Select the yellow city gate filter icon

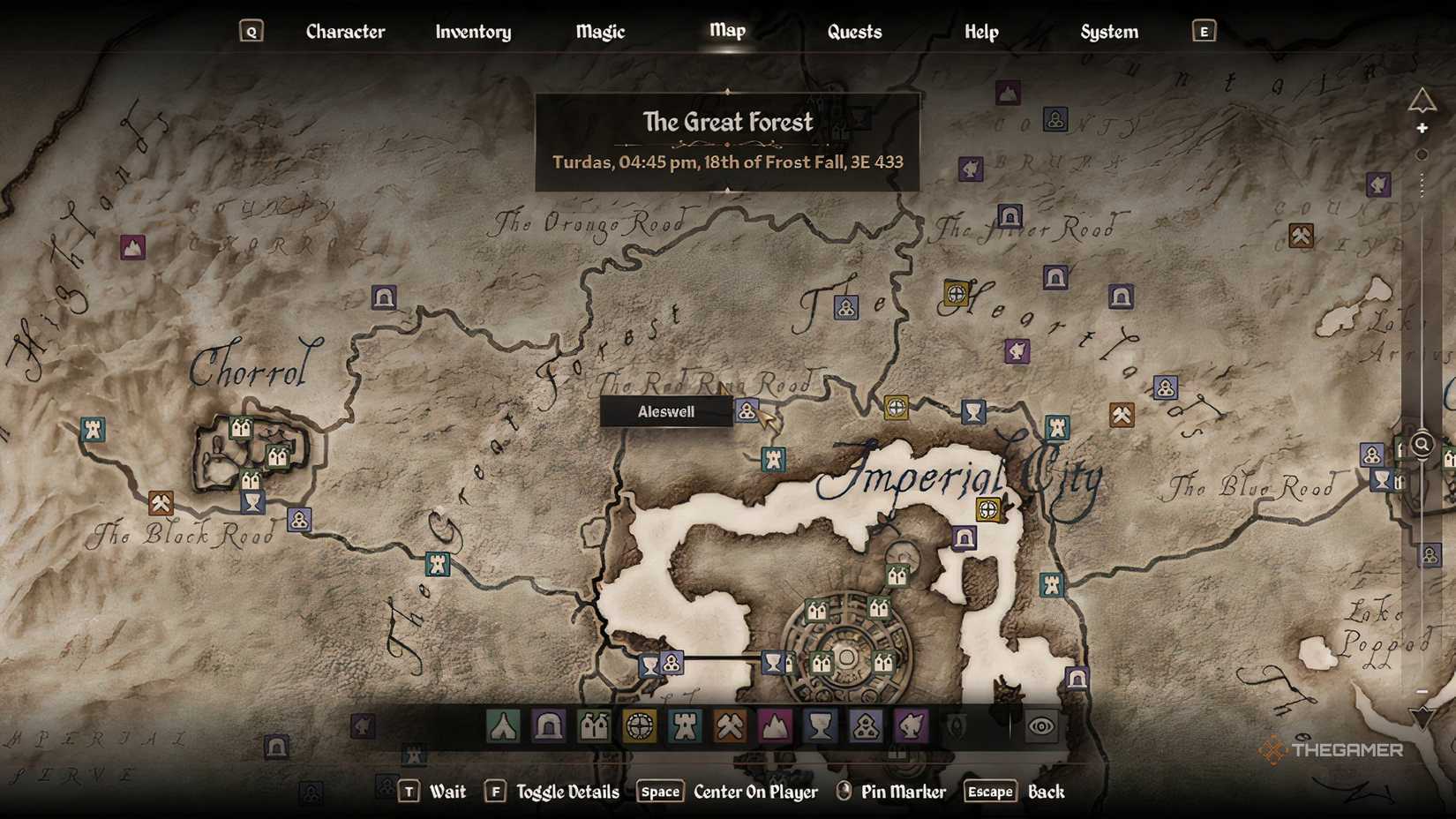(641, 726)
